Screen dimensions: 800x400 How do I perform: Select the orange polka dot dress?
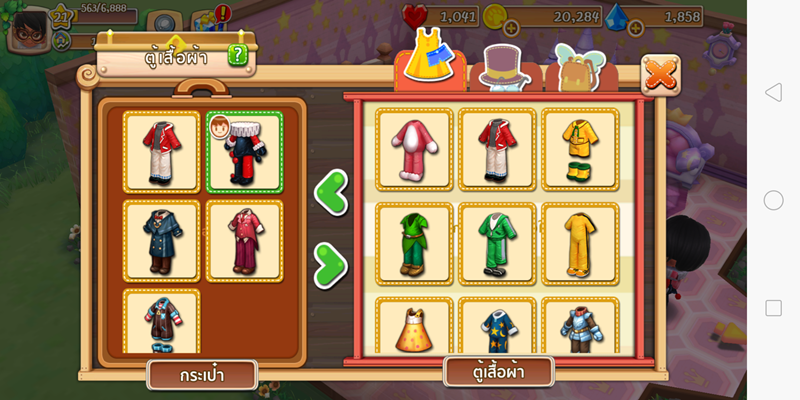(414, 326)
